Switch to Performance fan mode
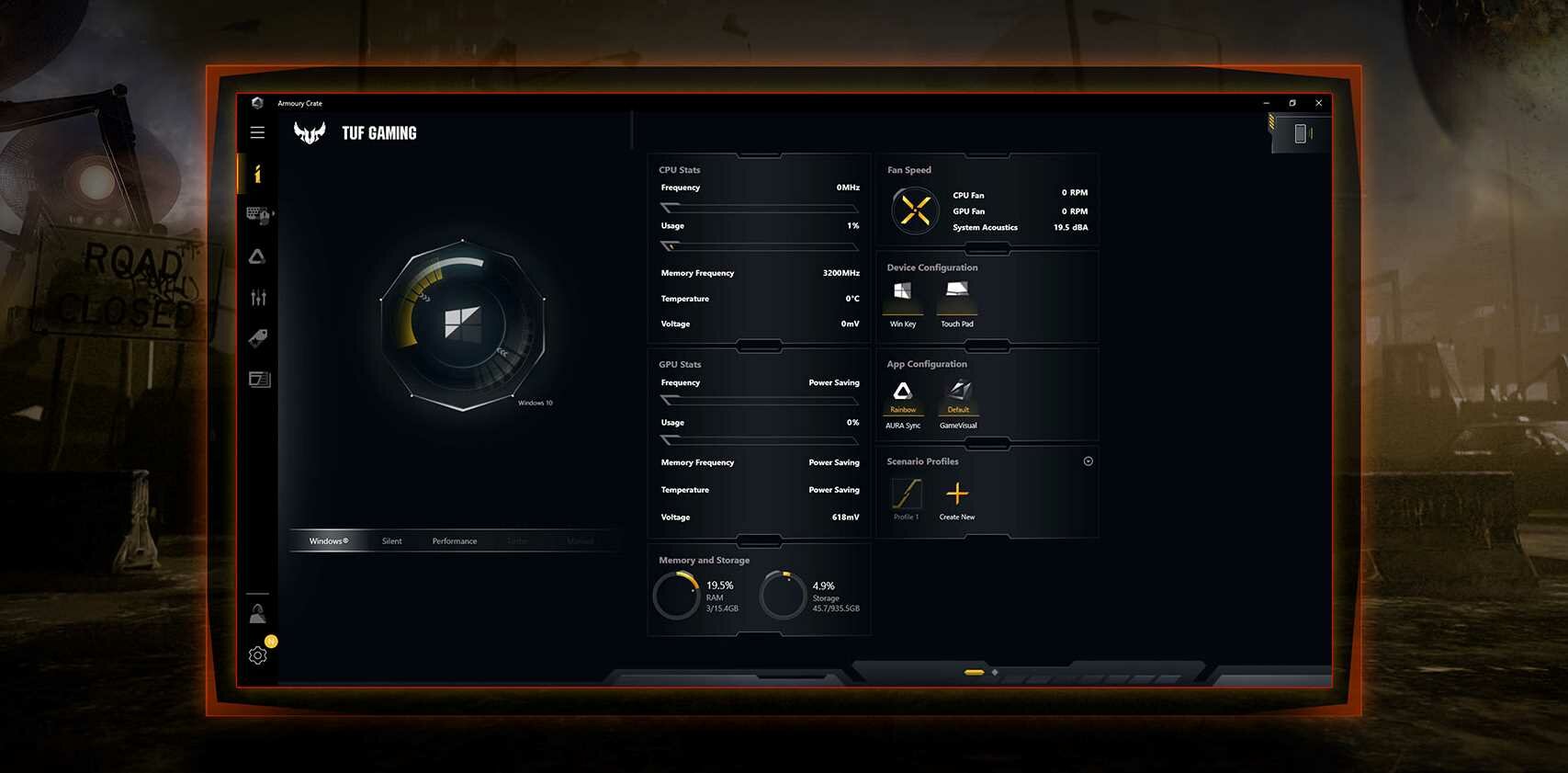 click(454, 540)
